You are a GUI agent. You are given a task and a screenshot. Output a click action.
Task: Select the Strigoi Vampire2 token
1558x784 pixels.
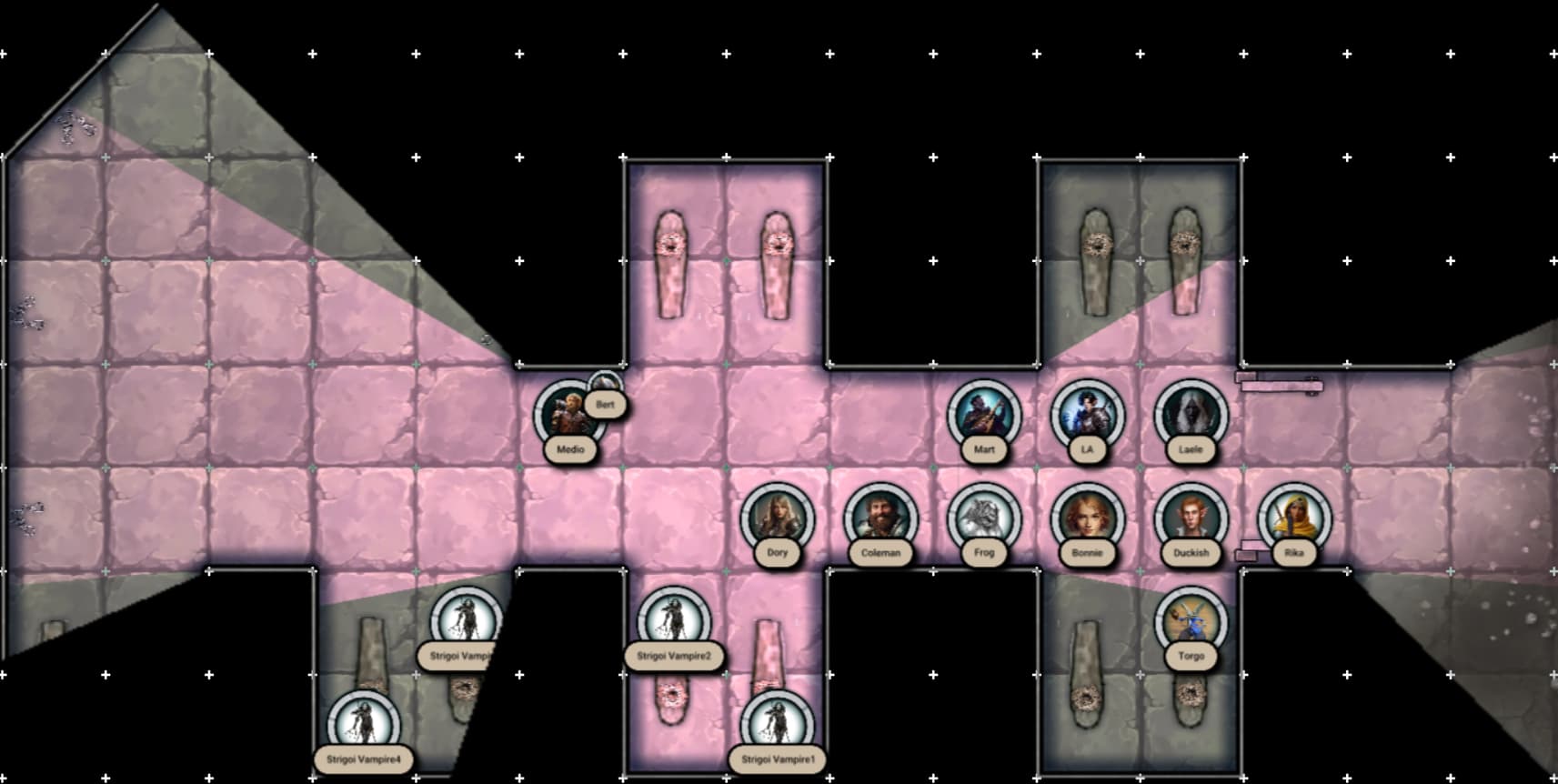(x=673, y=622)
